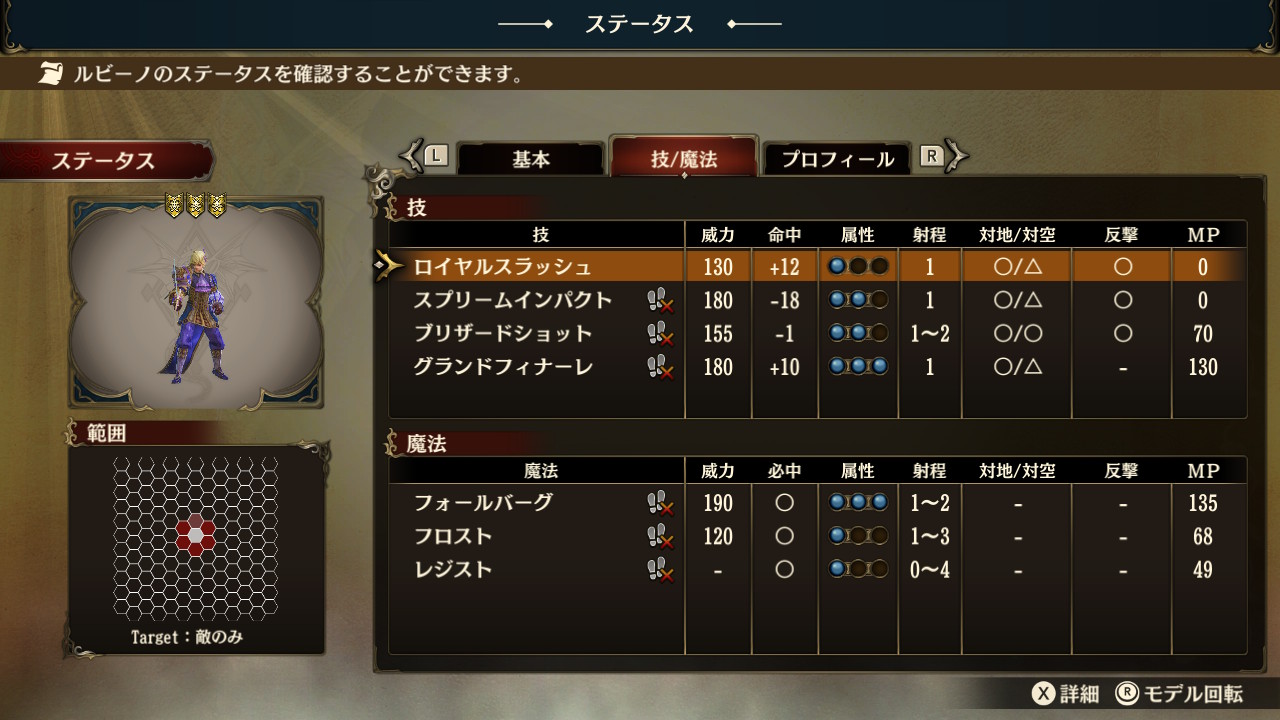Pick the レジスト magic spell
Viewport: 1280px width, 720px height.
click(453, 570)
